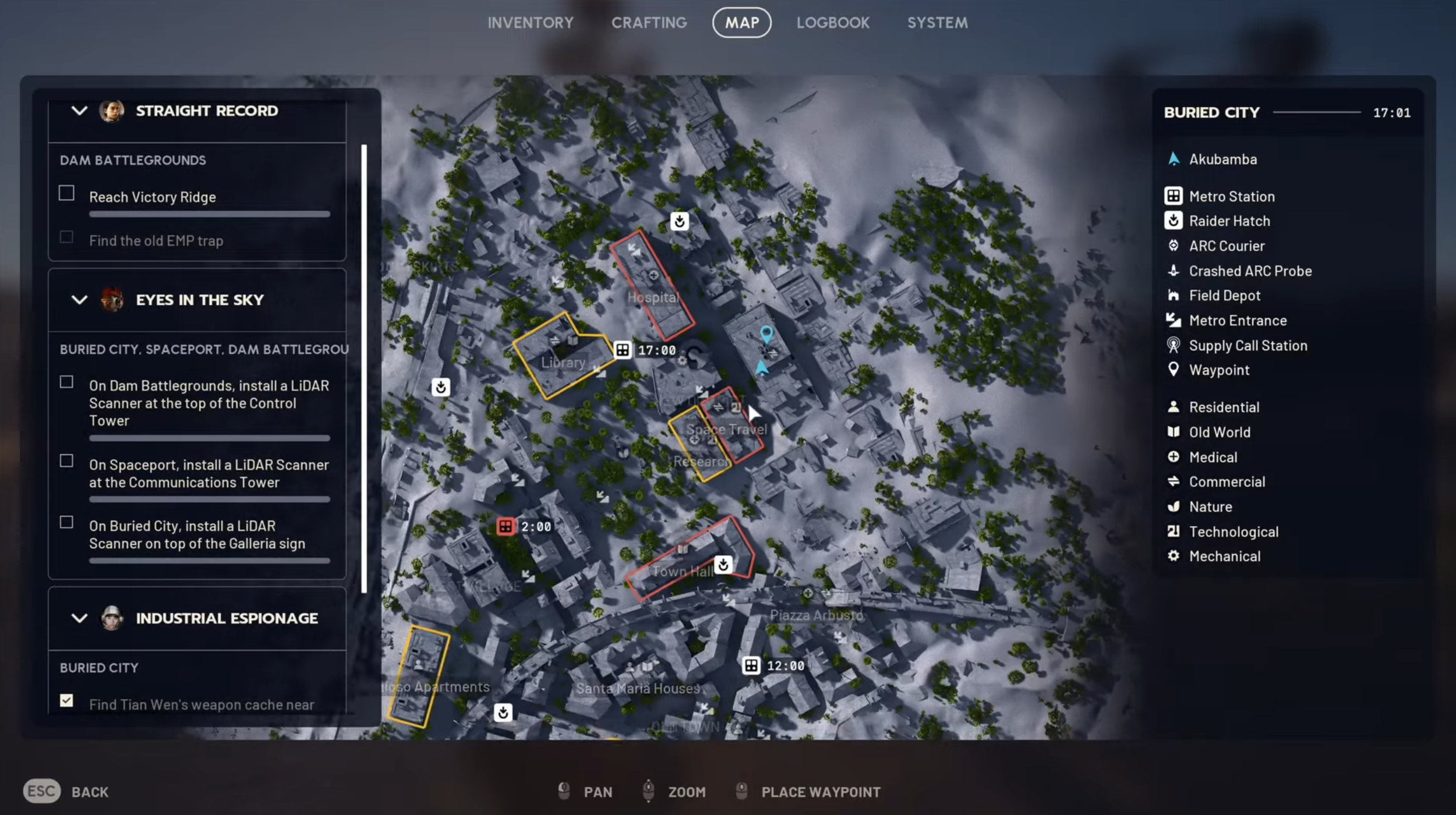
Task: Click the Raider Hatch icon near the Hospital
Action: click(679, 221)
